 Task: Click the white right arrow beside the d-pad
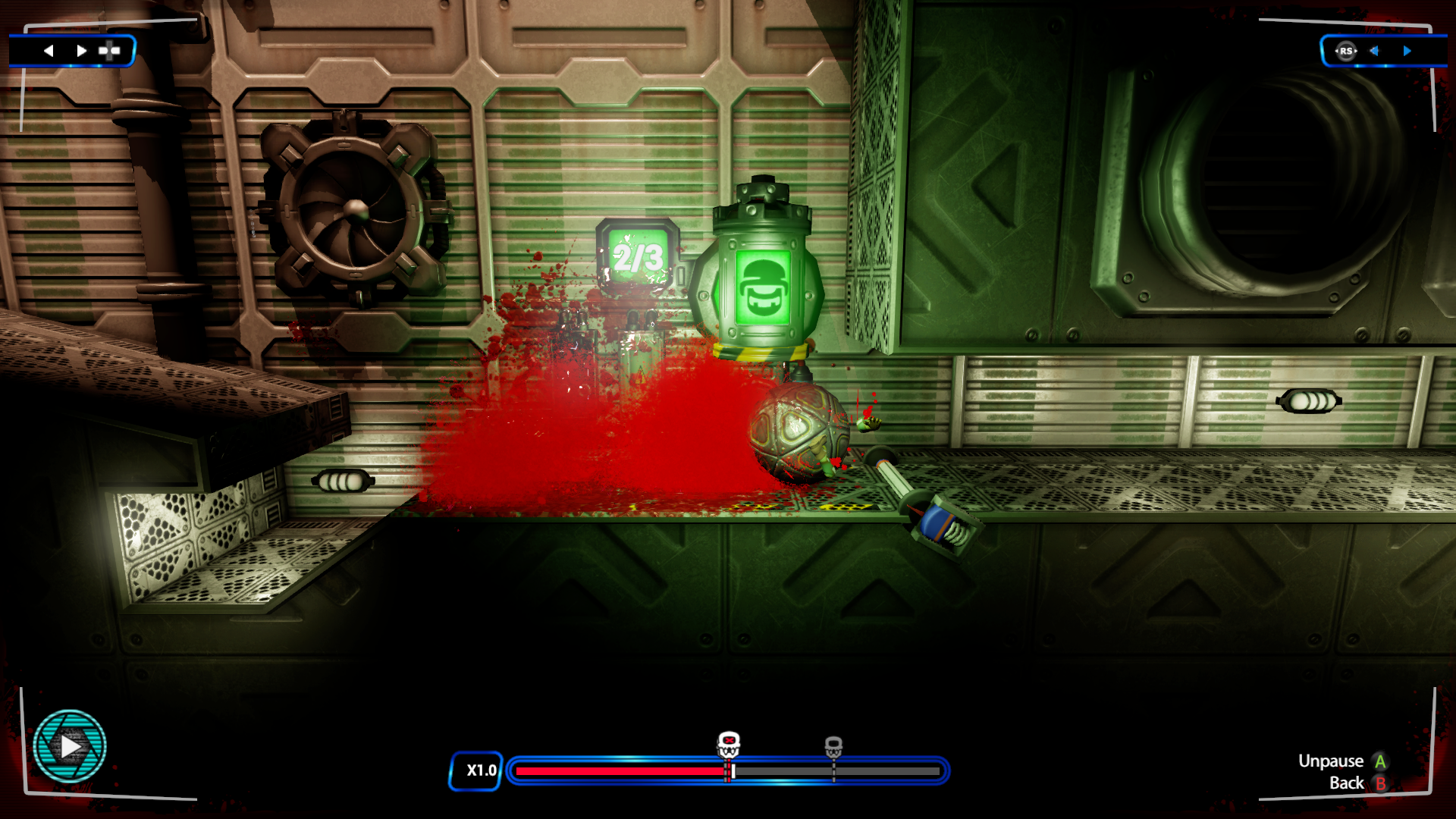[81, 51]
